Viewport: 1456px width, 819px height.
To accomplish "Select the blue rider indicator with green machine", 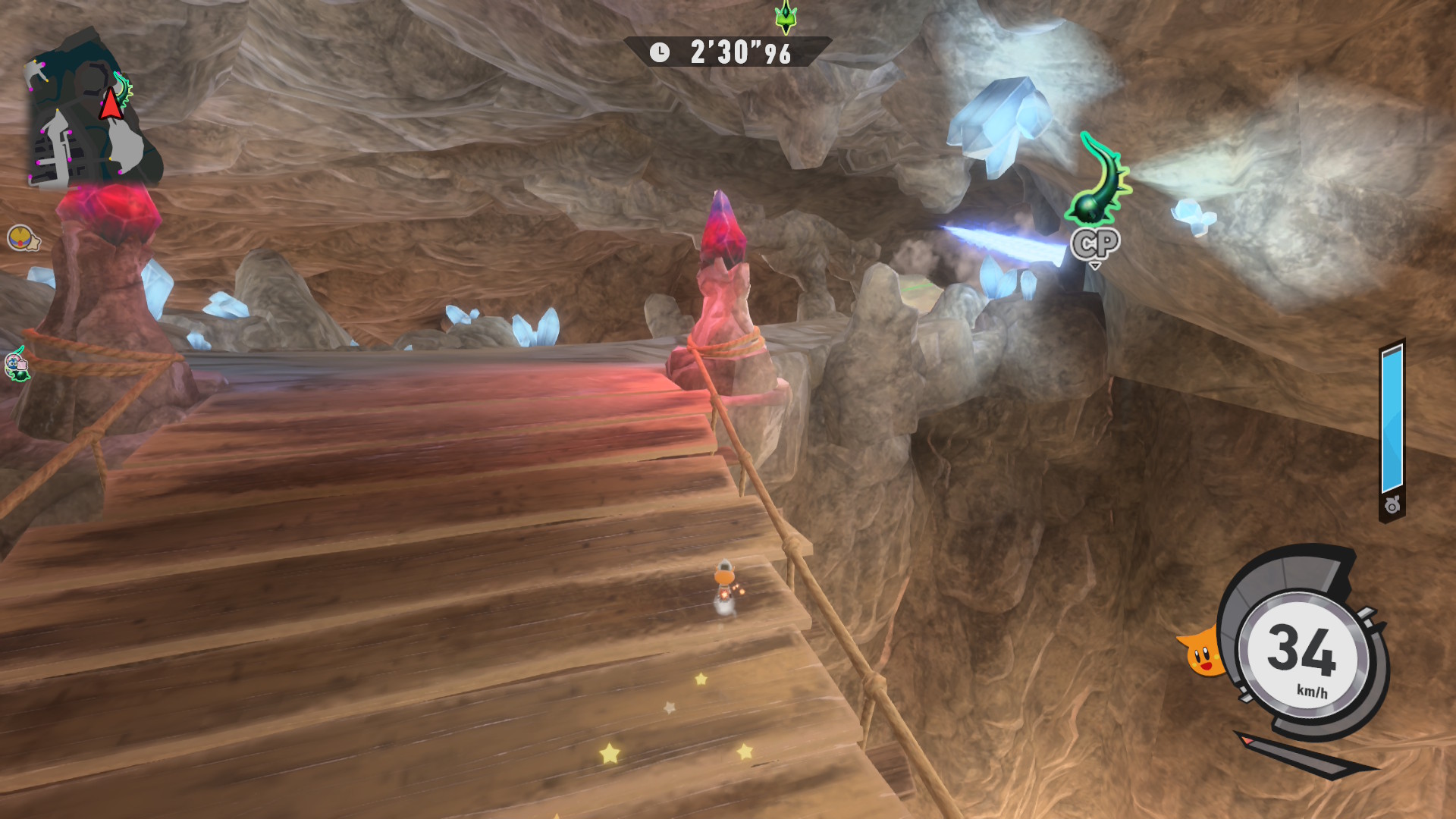I will click(x=17, y=366).
